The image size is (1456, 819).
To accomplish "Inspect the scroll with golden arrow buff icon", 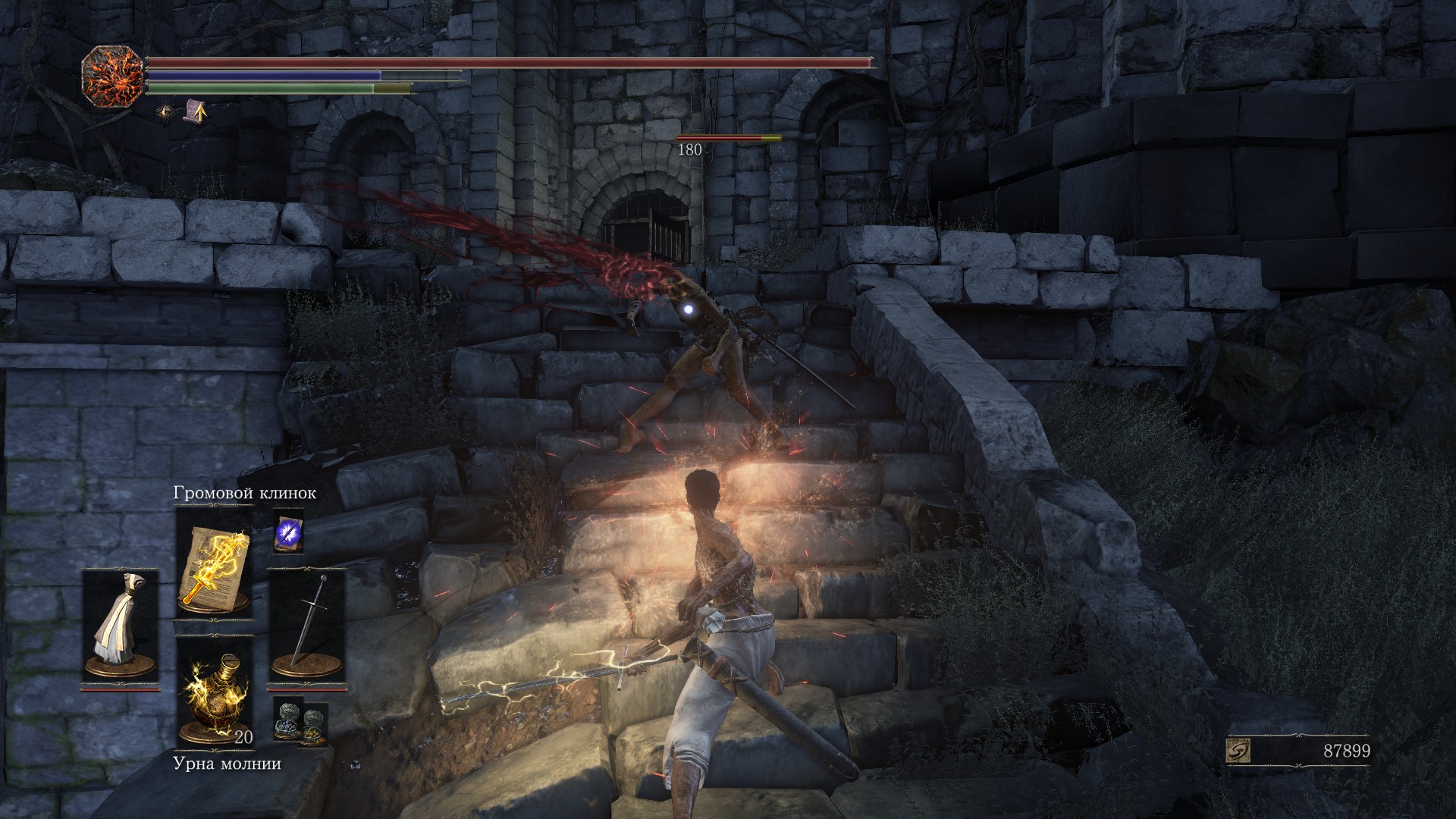I will pos(195,112).
